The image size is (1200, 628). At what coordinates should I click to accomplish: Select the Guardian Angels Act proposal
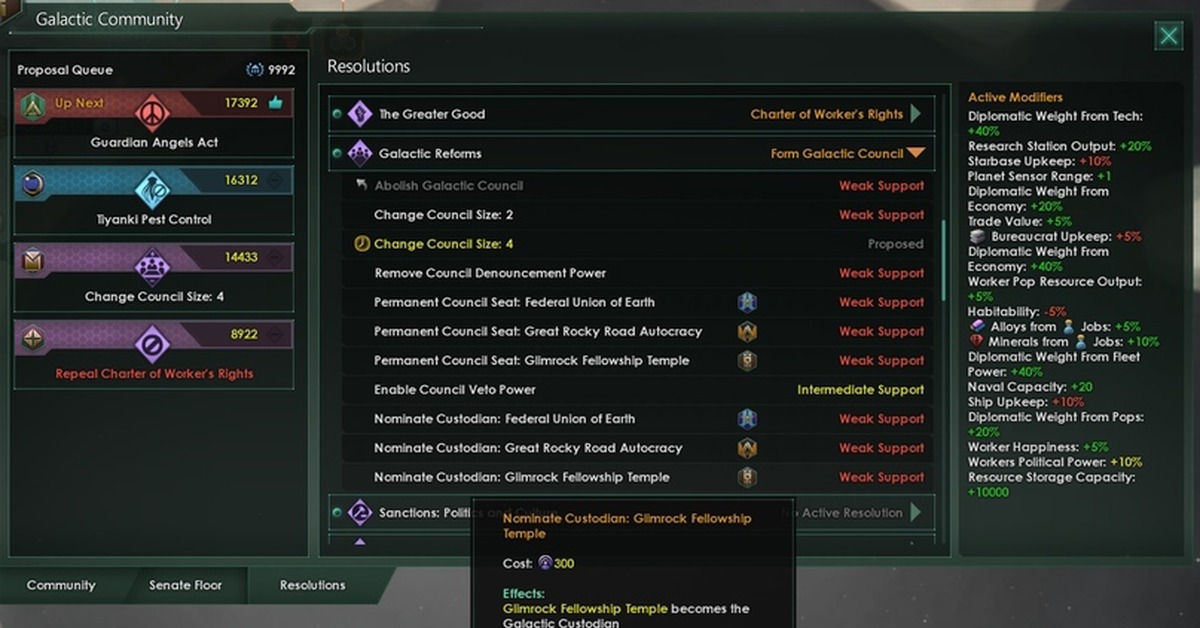[x=154, y=122]
